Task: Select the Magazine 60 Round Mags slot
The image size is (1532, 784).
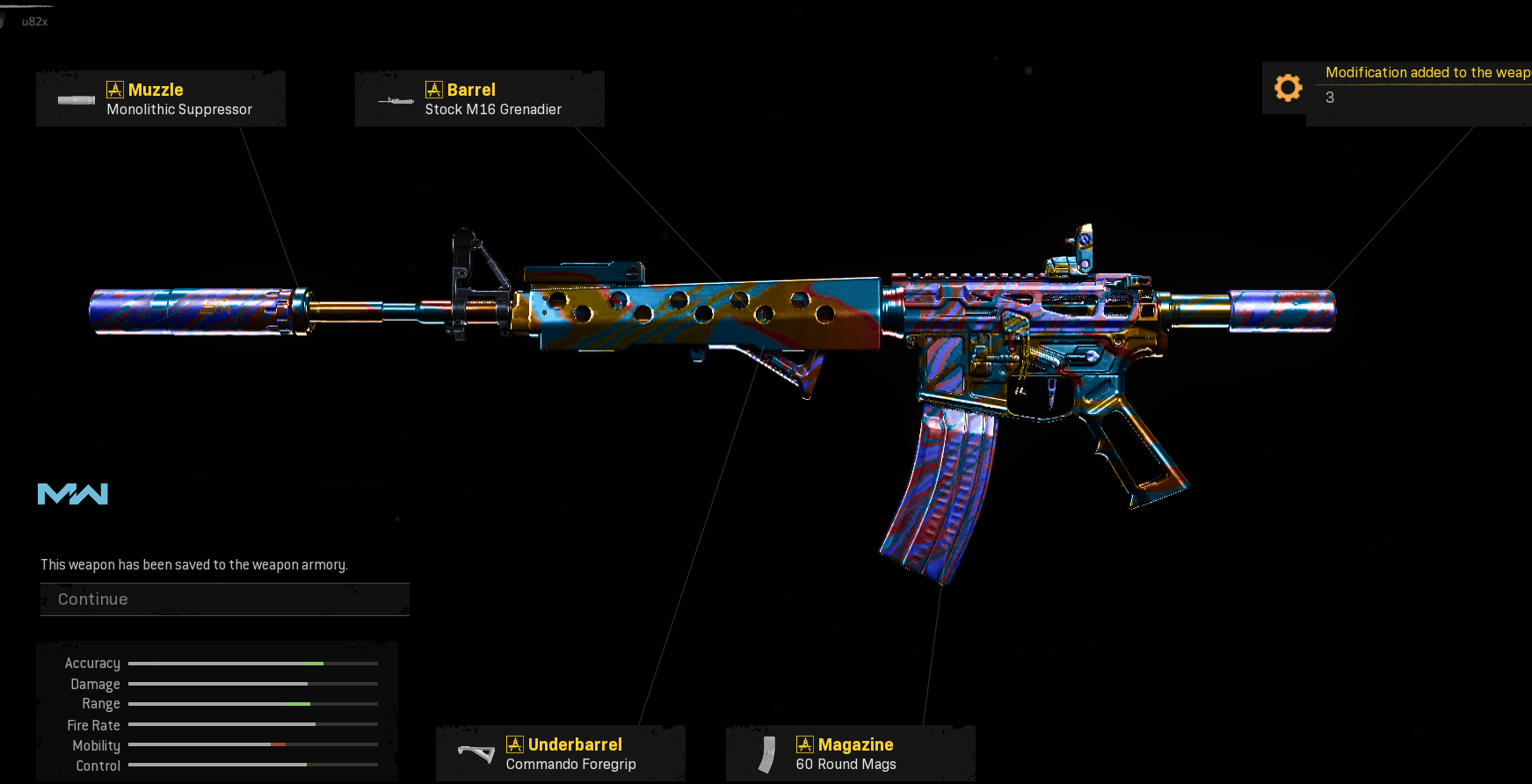Action: click(850, 754)
